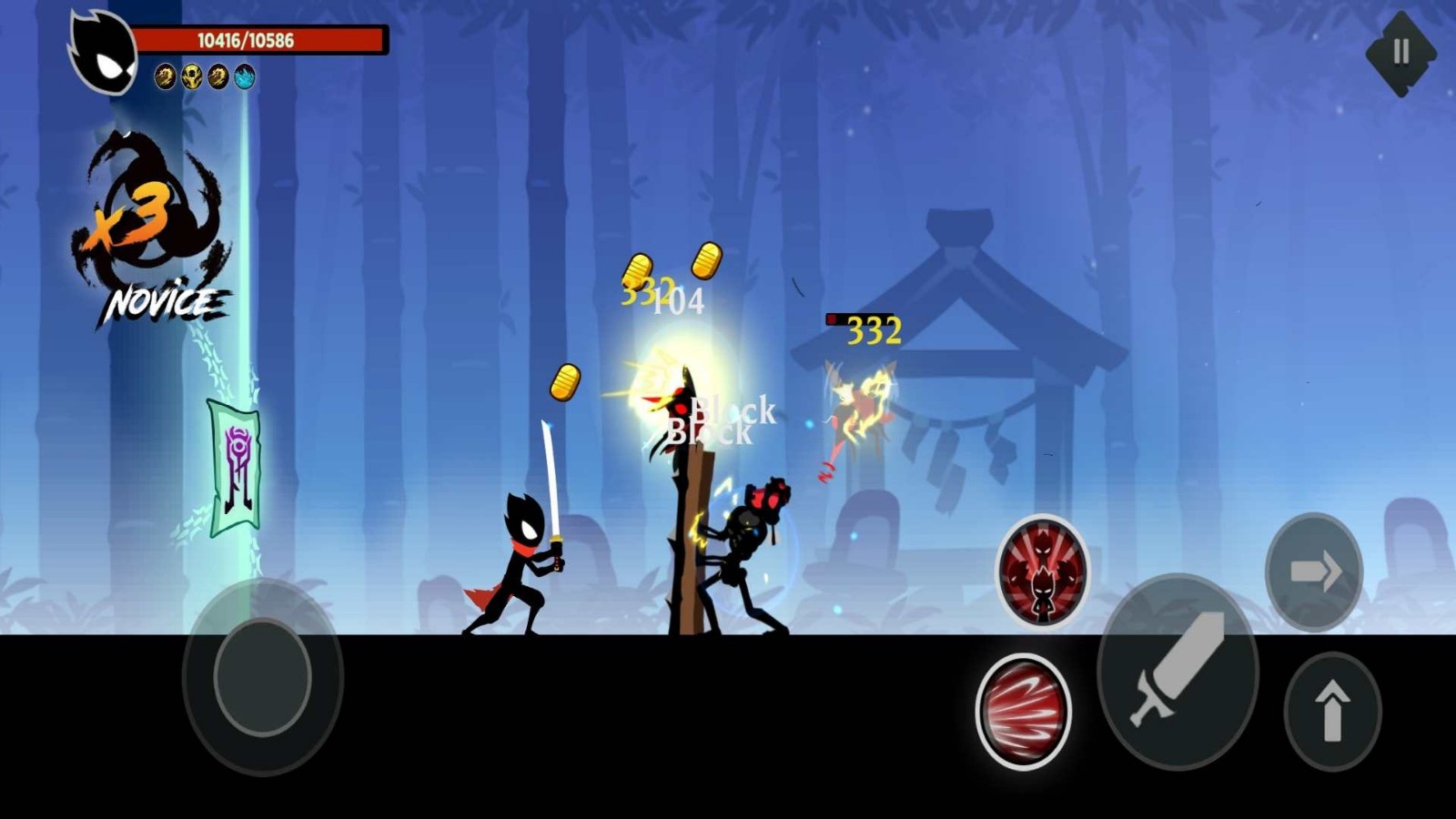The image size is (1456, 819).
Task: Pause the game with the diamond button
Action: point(1400,53)
